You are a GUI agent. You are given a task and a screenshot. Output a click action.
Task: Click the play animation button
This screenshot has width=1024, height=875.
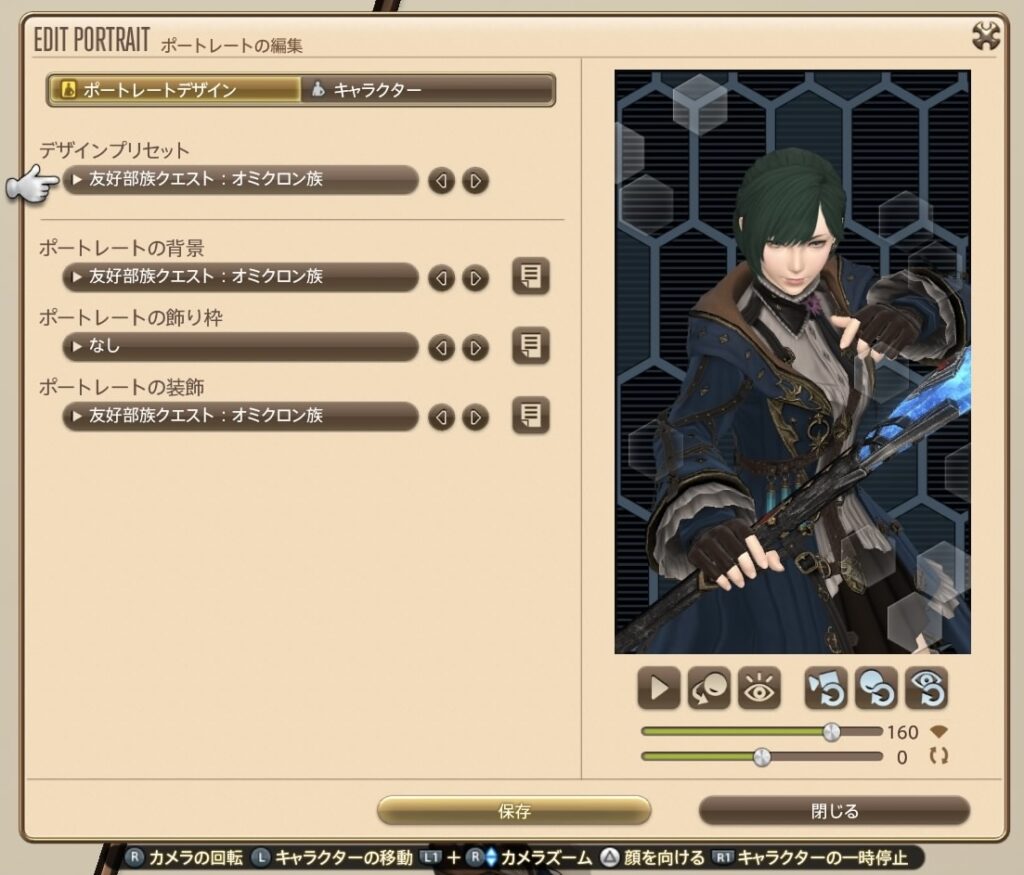(659, 688)
